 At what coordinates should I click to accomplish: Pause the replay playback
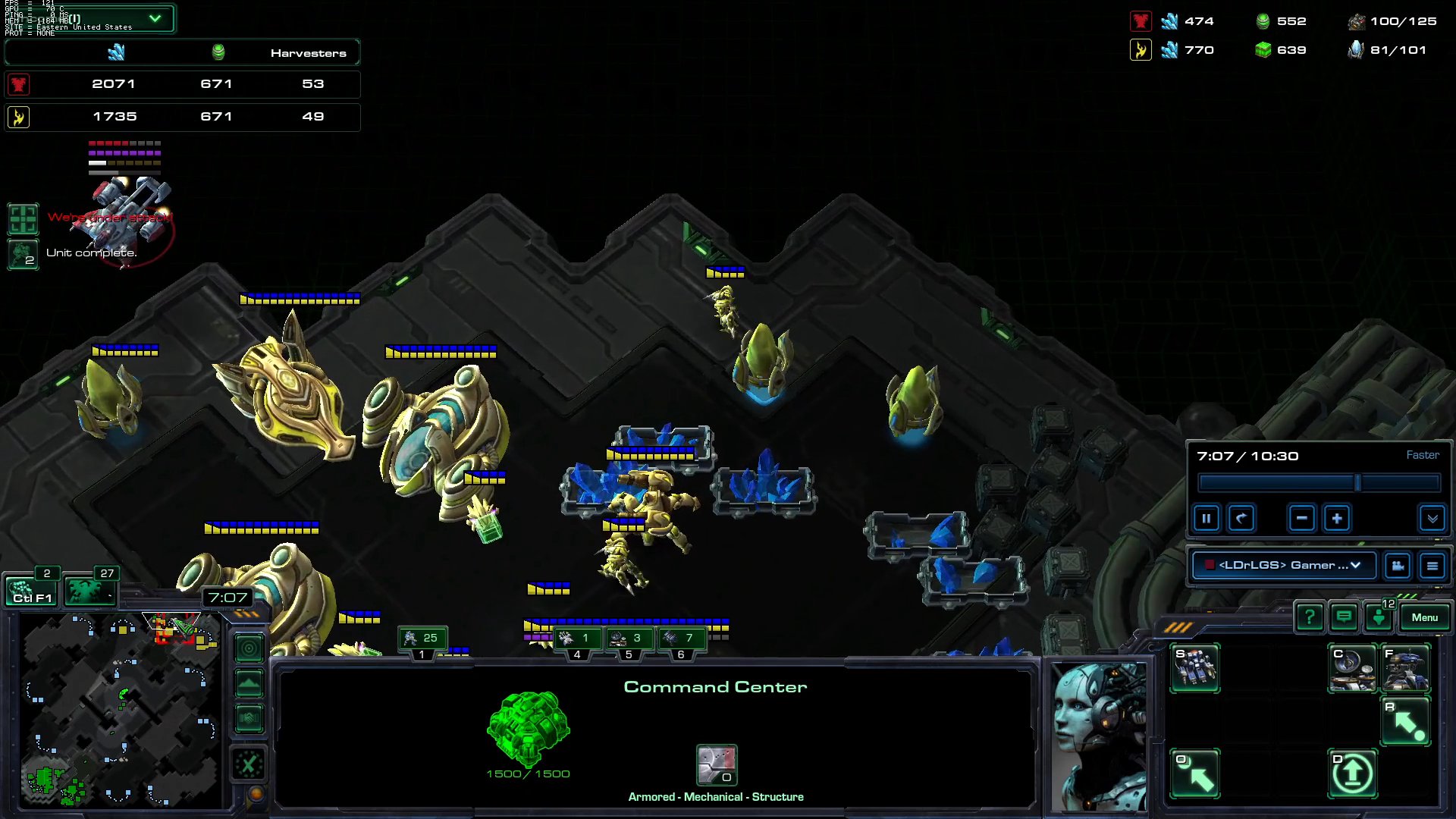pyautogui.click(x=1207, y=518)
